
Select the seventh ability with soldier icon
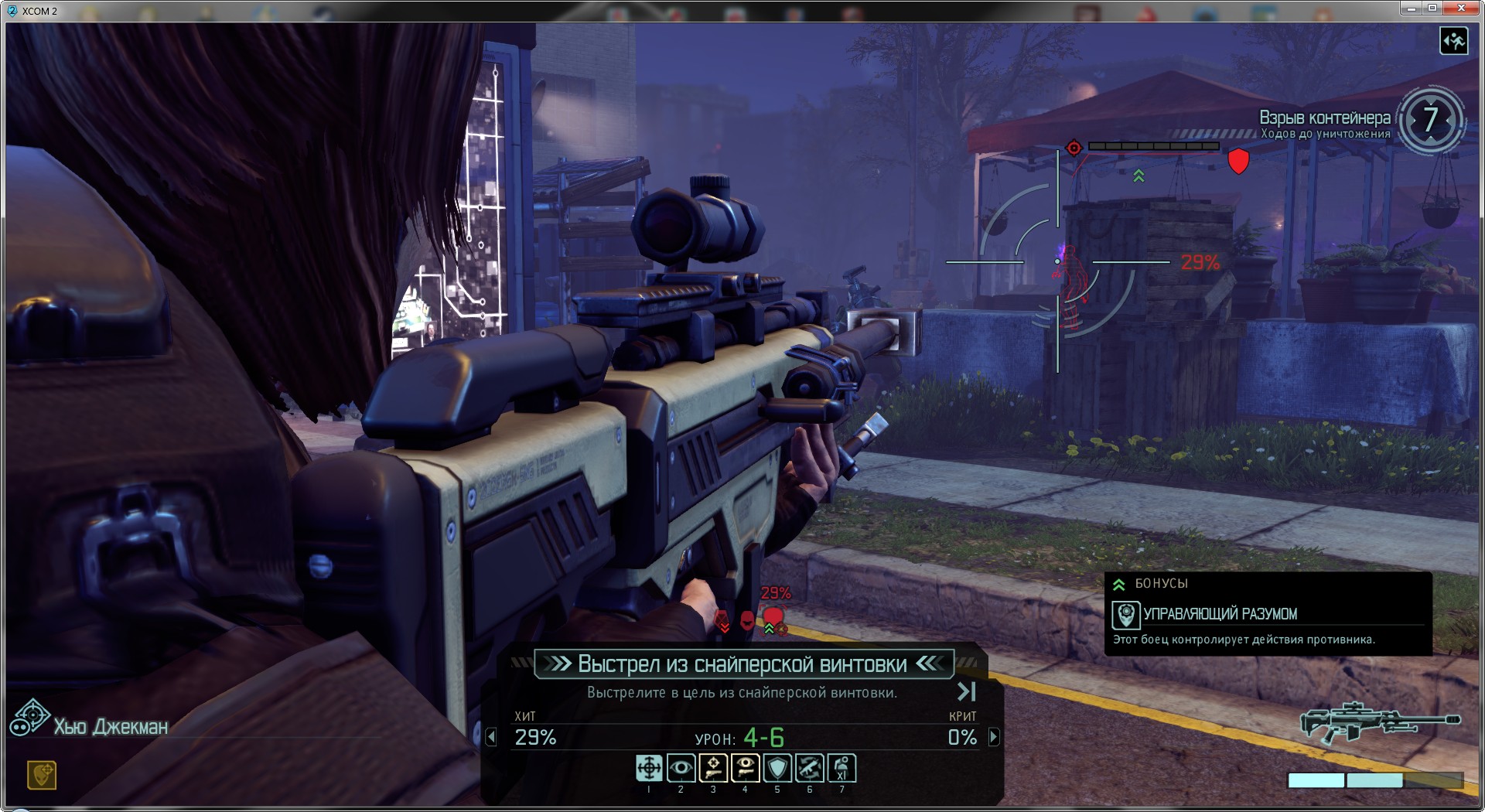pyautogui.click(x=841, y=768)
